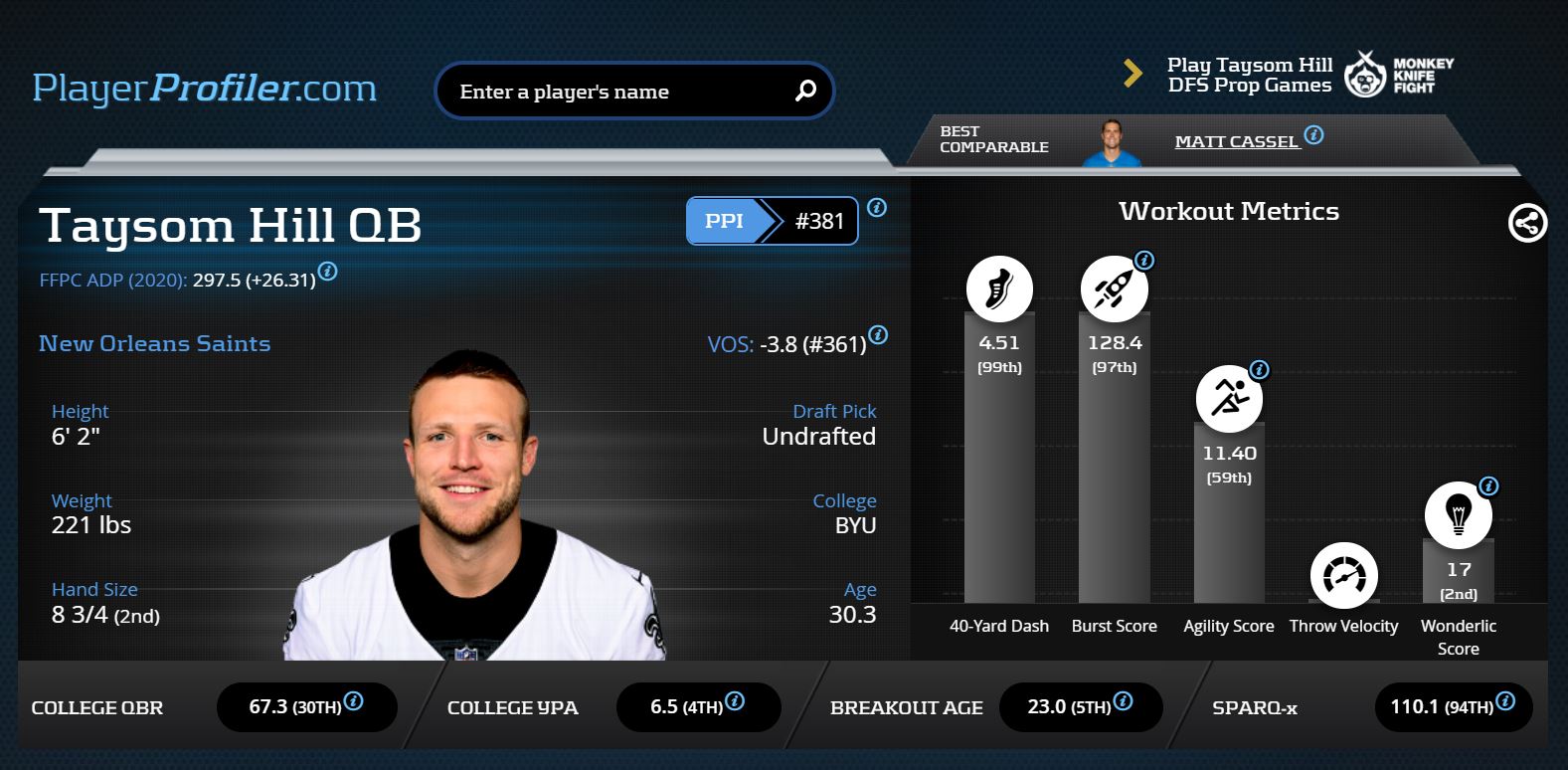The height and width of the screenshot is (770, 1568).
Task: Show info on the Agility Score
Action: click(x=1259, y=370)
